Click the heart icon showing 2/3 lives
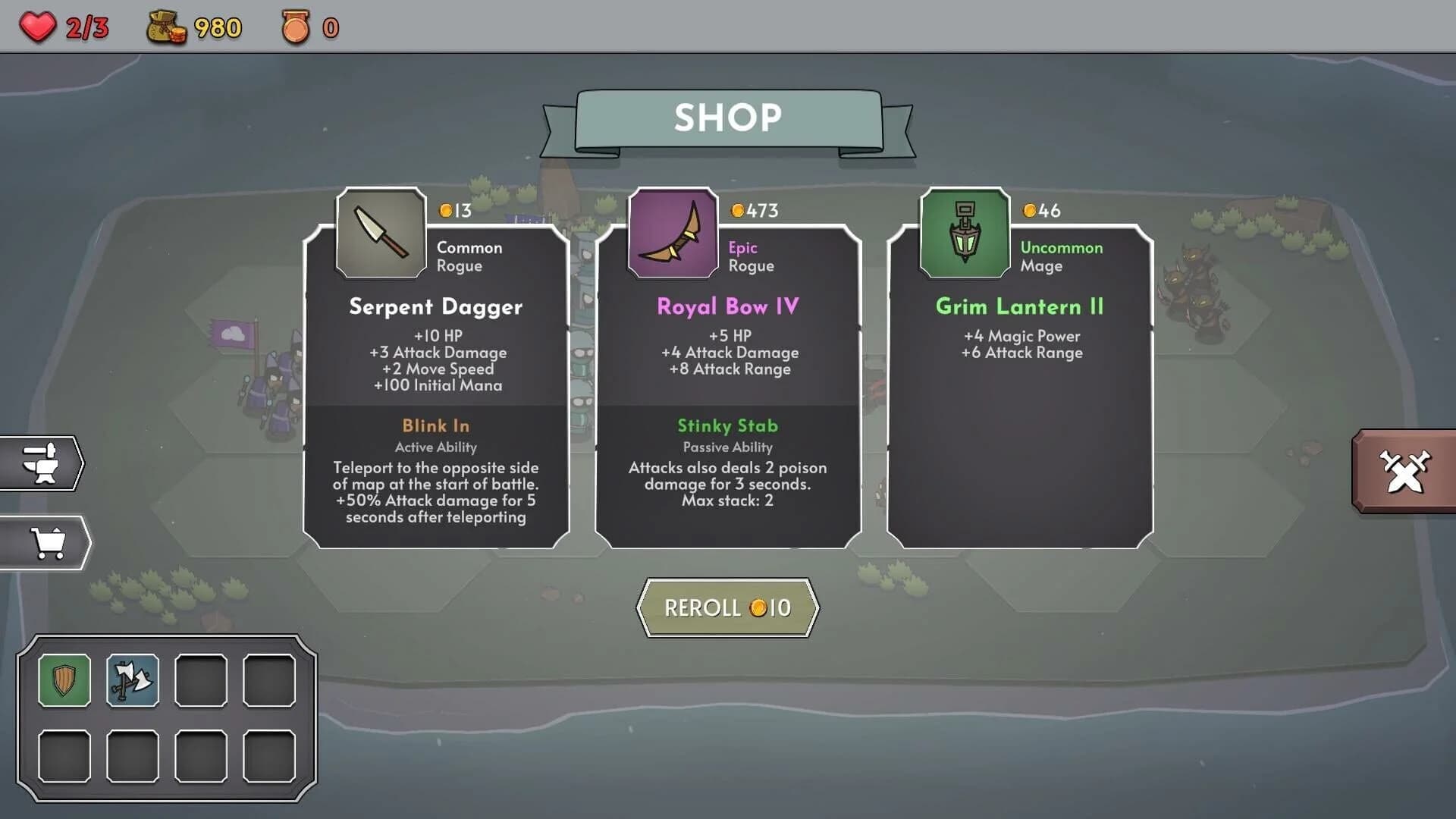This screenshot has height=819, width=1456. point(39,27)
